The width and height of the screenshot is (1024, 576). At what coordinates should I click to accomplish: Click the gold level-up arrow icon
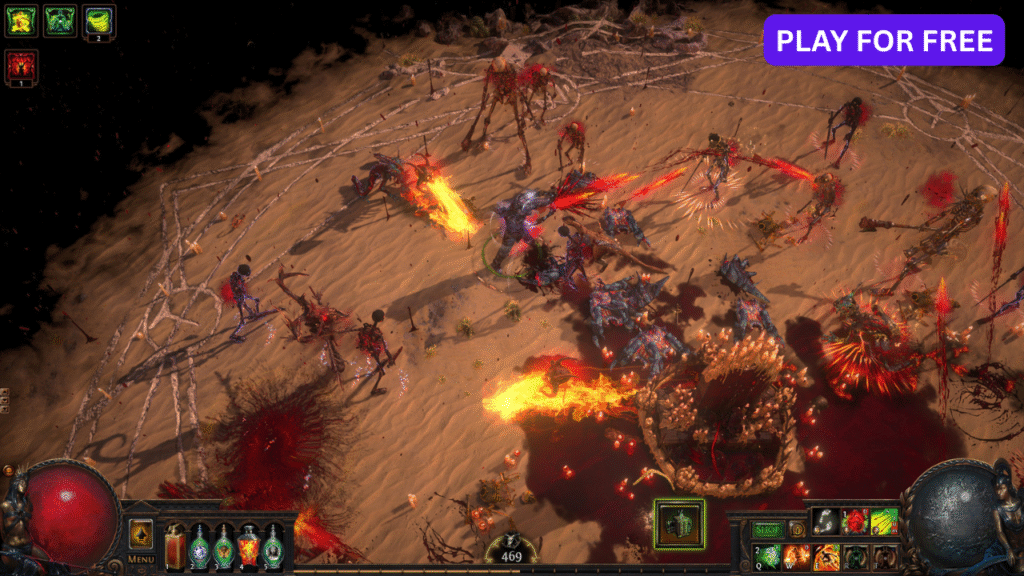[x=141, y=533]
